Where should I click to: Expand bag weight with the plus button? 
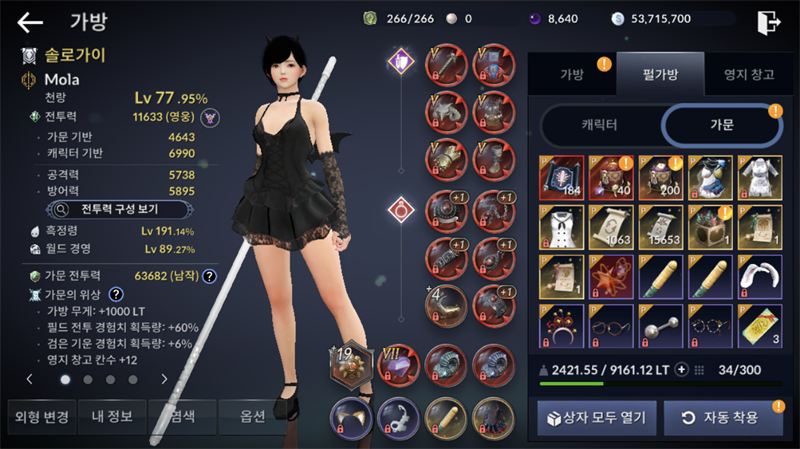coord(682,369)
